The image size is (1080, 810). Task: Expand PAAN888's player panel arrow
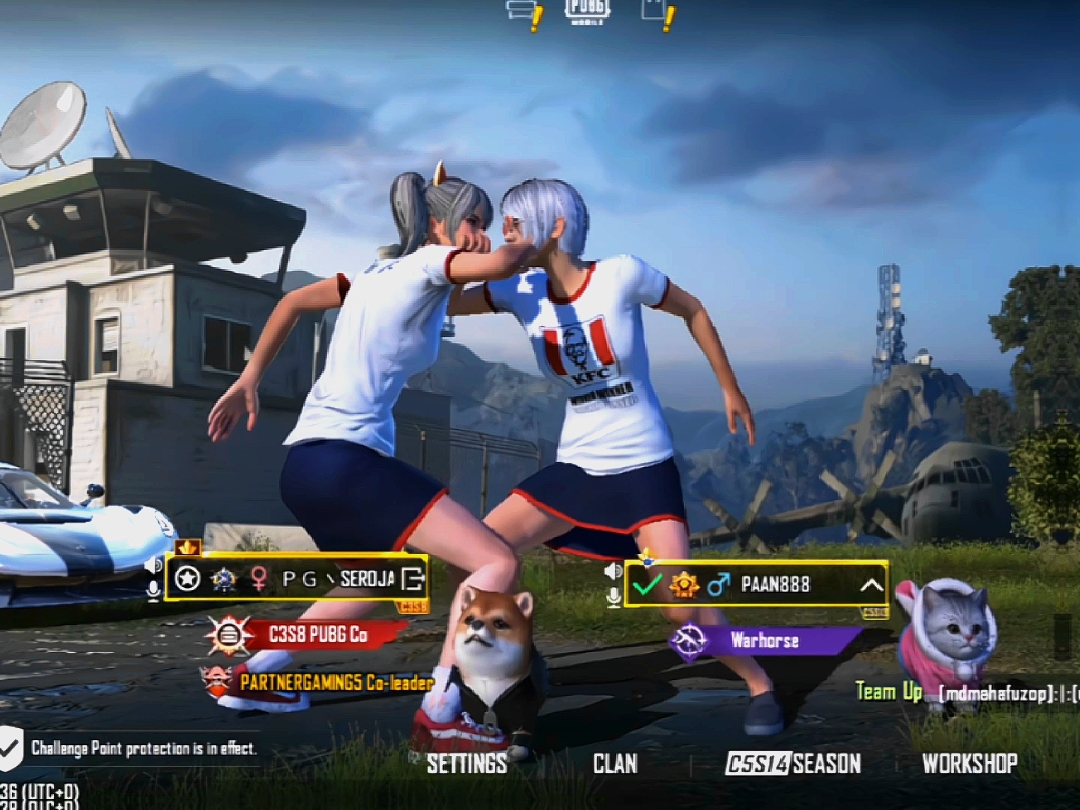pos(871,585)
